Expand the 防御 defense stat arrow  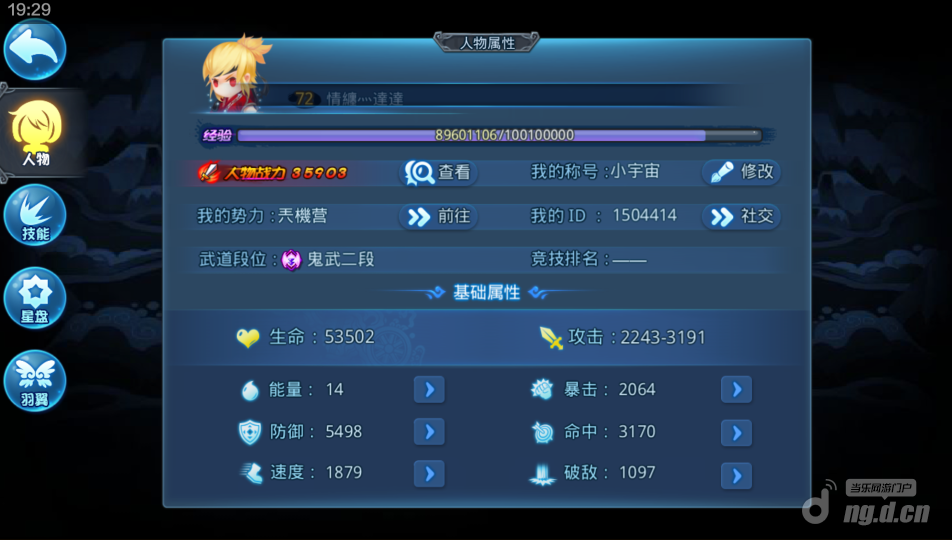click(429, 431)
